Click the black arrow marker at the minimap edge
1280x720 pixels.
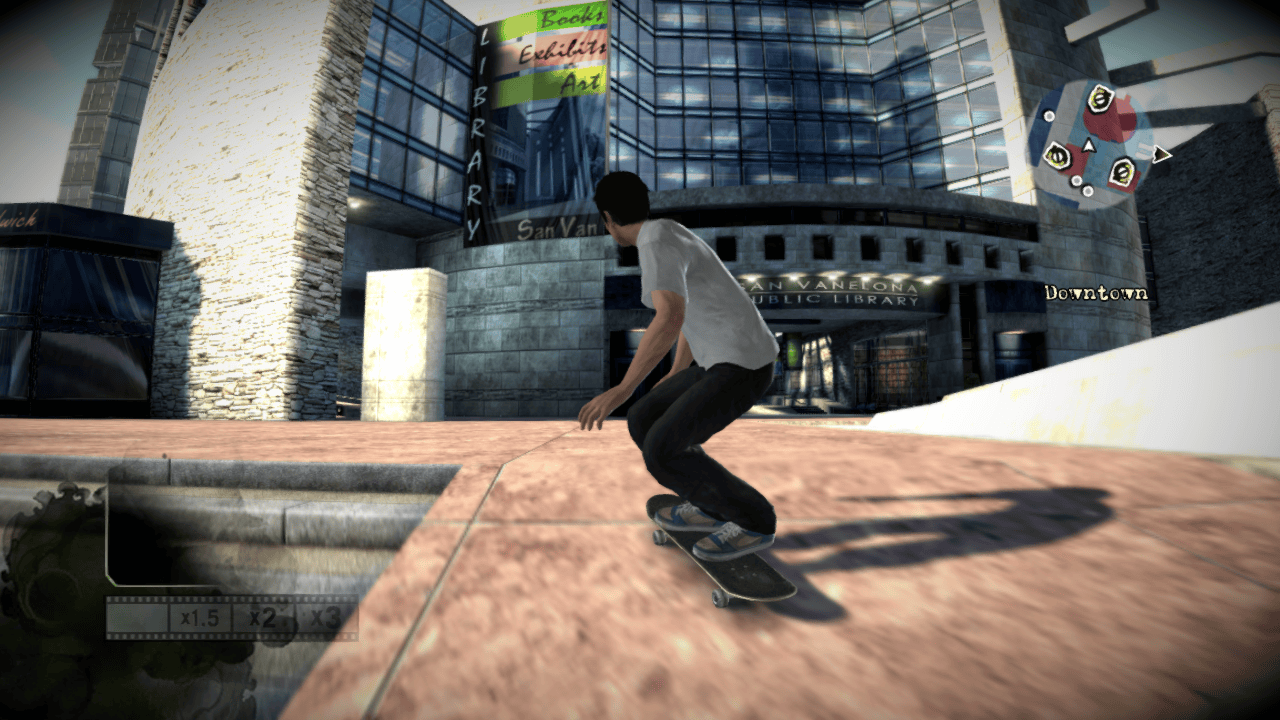tap(1160, 154)
